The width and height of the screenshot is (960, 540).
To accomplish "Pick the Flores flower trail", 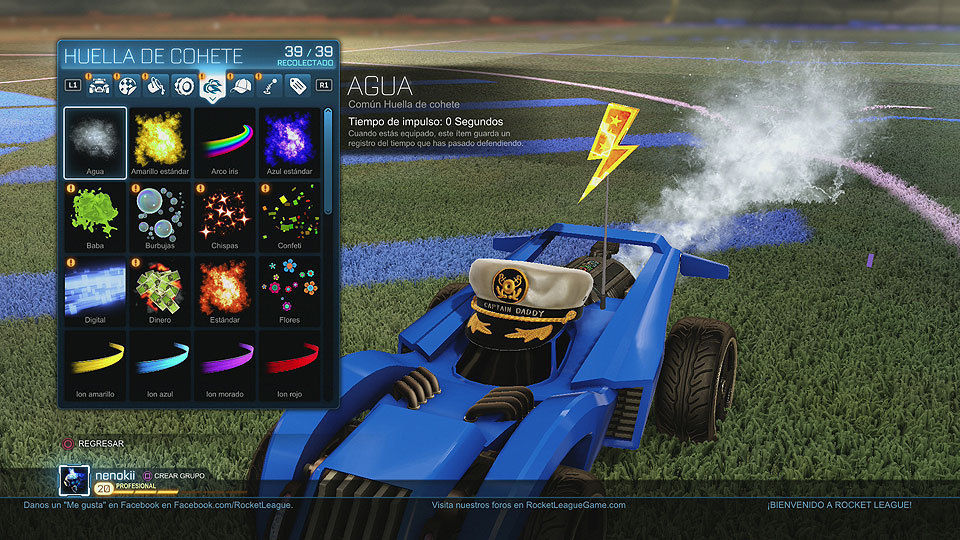I will click(x=289, y=290).
